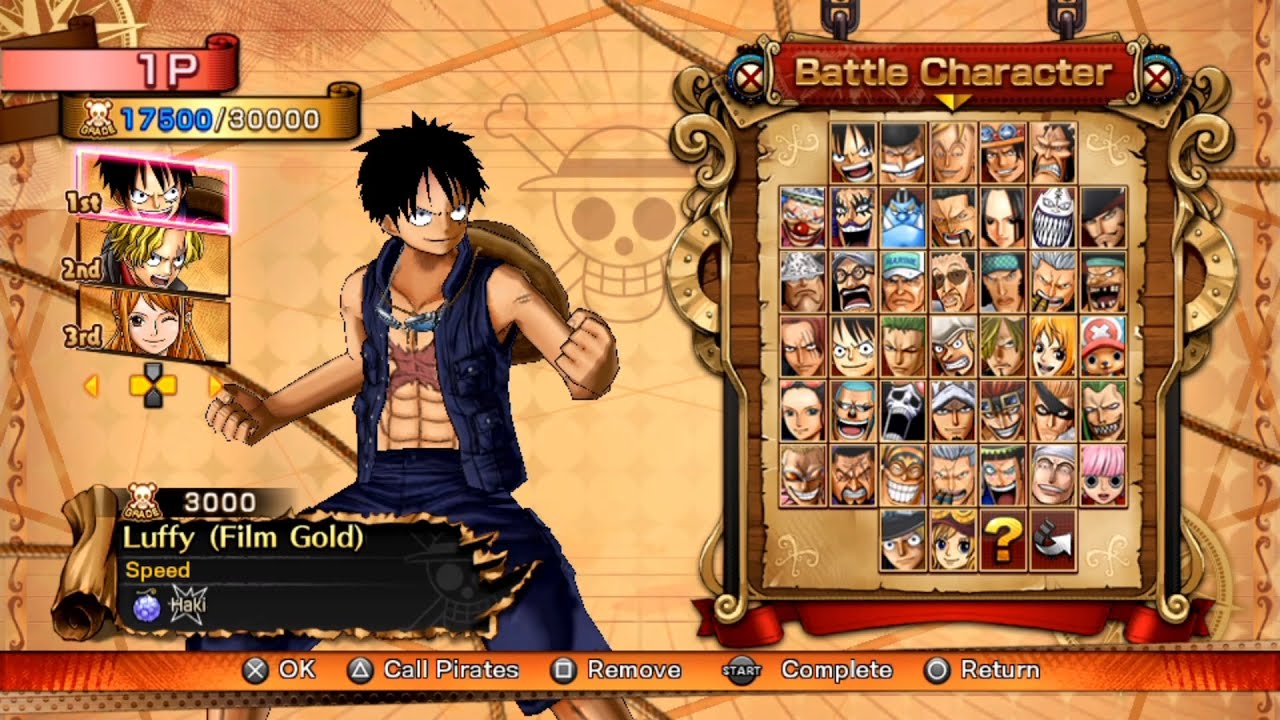Choose the random character question mark tile
This screenshot has height=720, width=1280.
point(1003,541)
